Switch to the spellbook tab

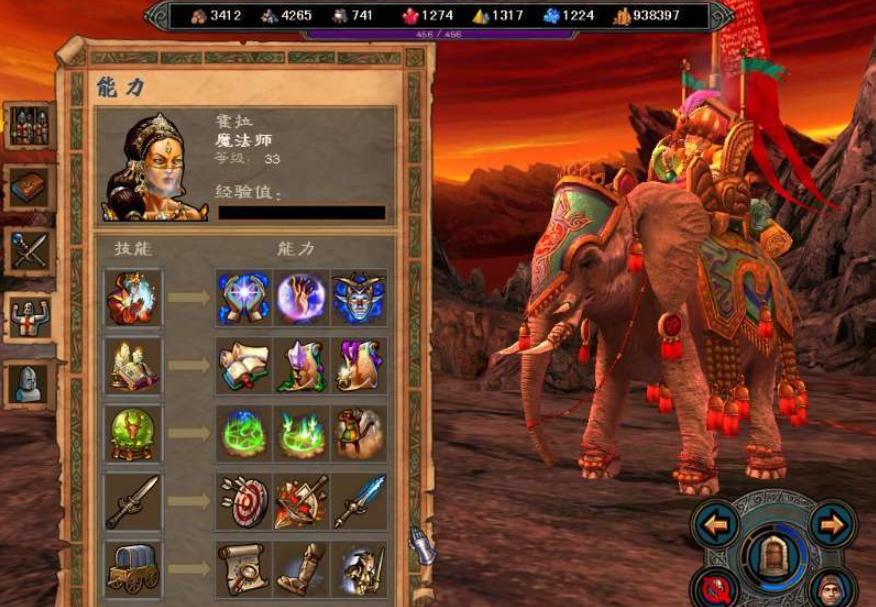28,186
